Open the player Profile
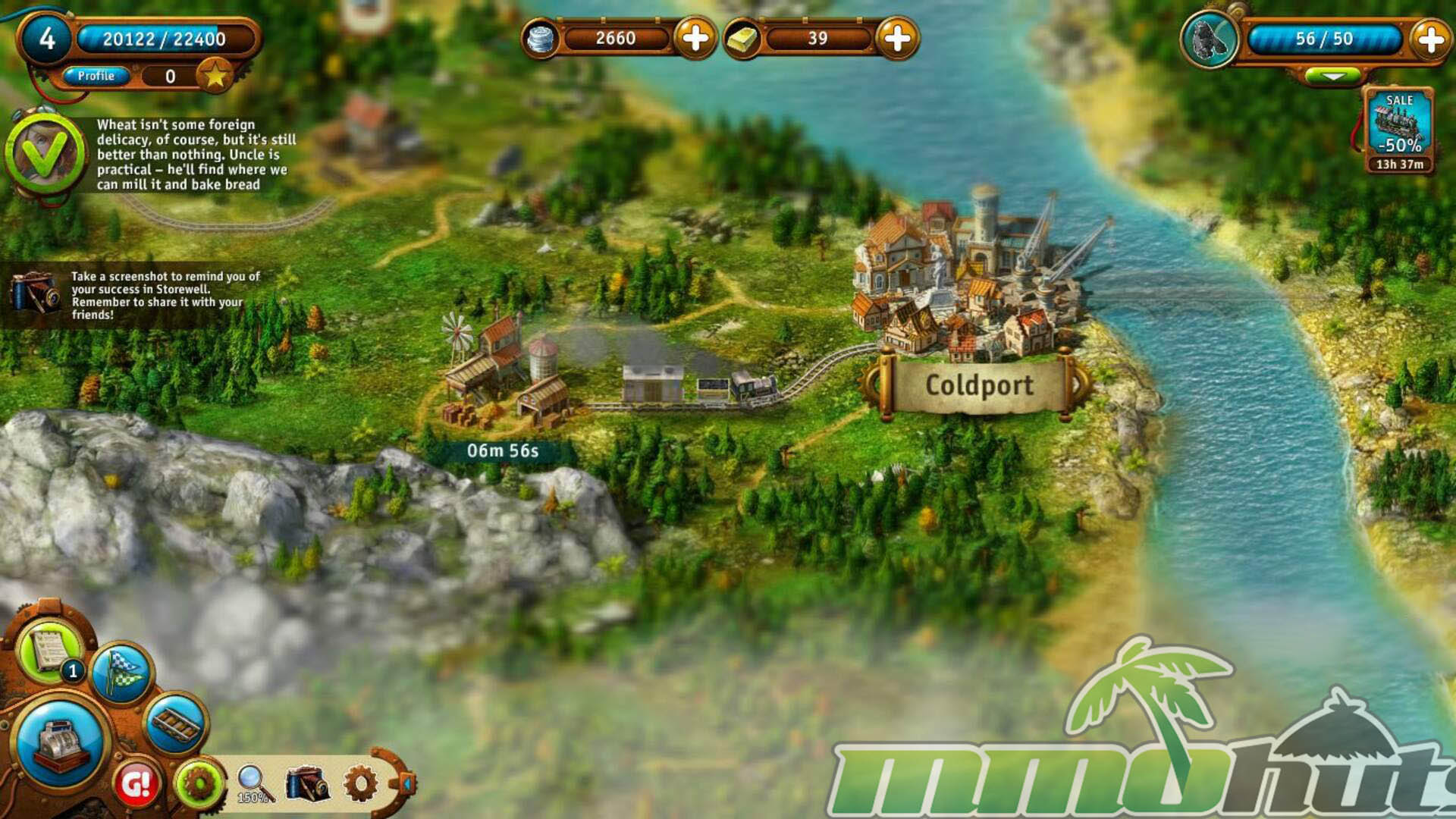Viewport: 1456px width, 819px height. [96, 76]
